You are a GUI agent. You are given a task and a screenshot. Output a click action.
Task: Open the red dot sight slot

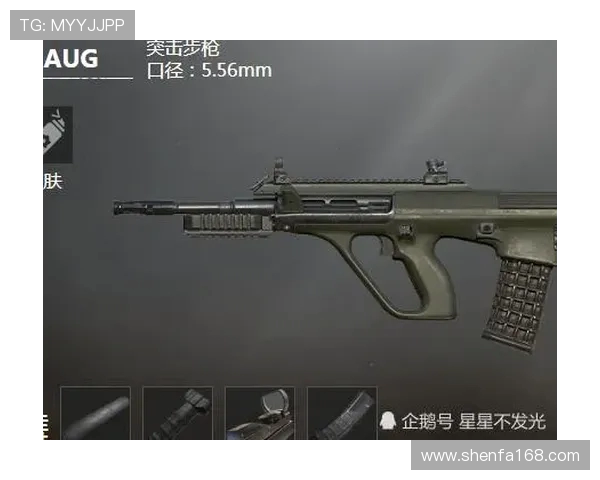click(260, 414)
